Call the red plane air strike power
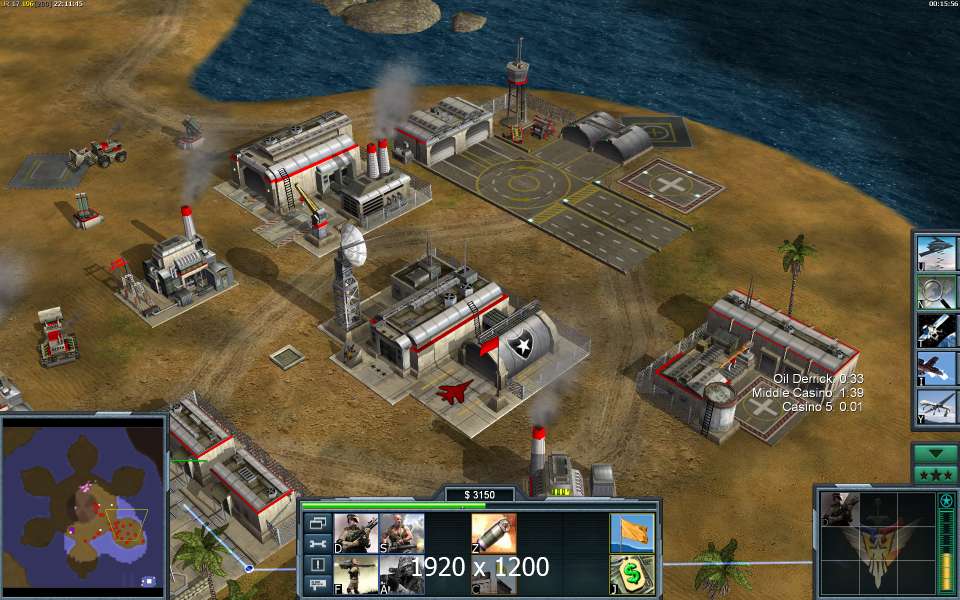 click(937, 369)
